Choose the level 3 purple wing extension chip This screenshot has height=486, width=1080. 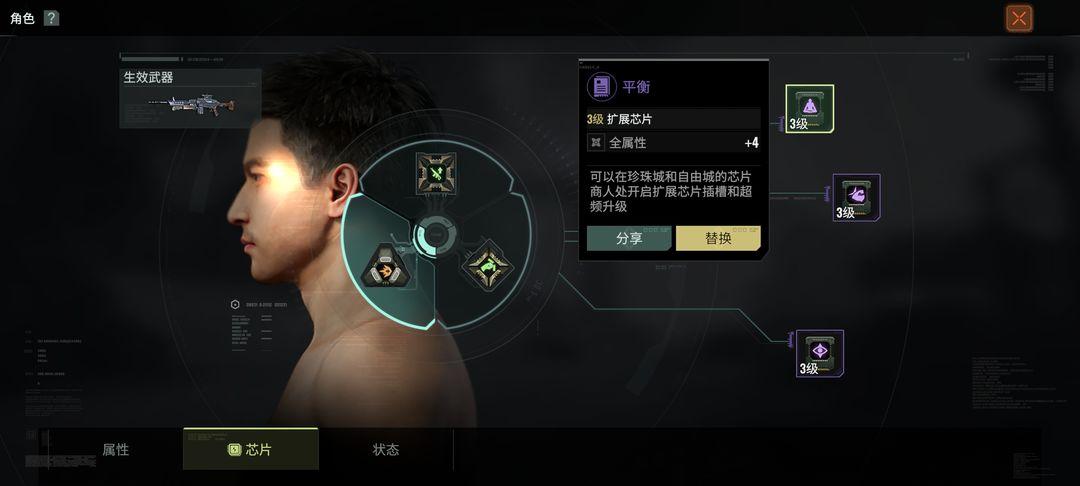856,197
